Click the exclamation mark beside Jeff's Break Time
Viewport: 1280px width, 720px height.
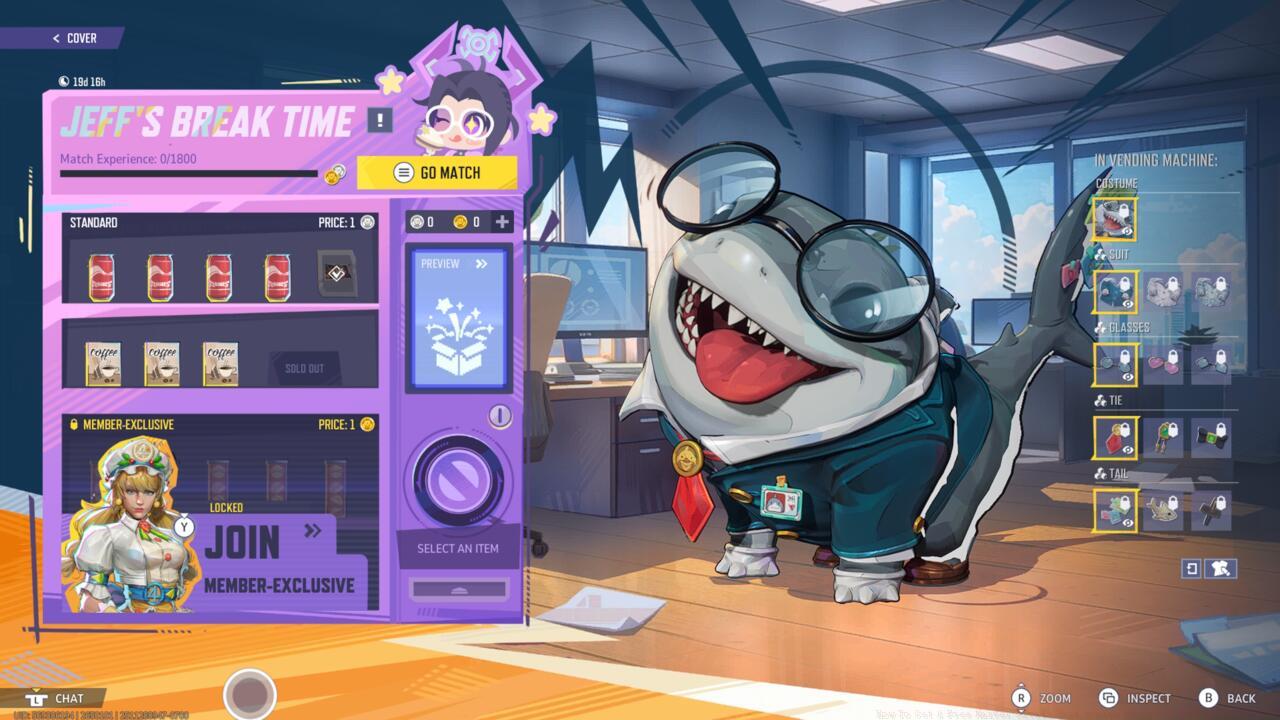coord(380,122)
